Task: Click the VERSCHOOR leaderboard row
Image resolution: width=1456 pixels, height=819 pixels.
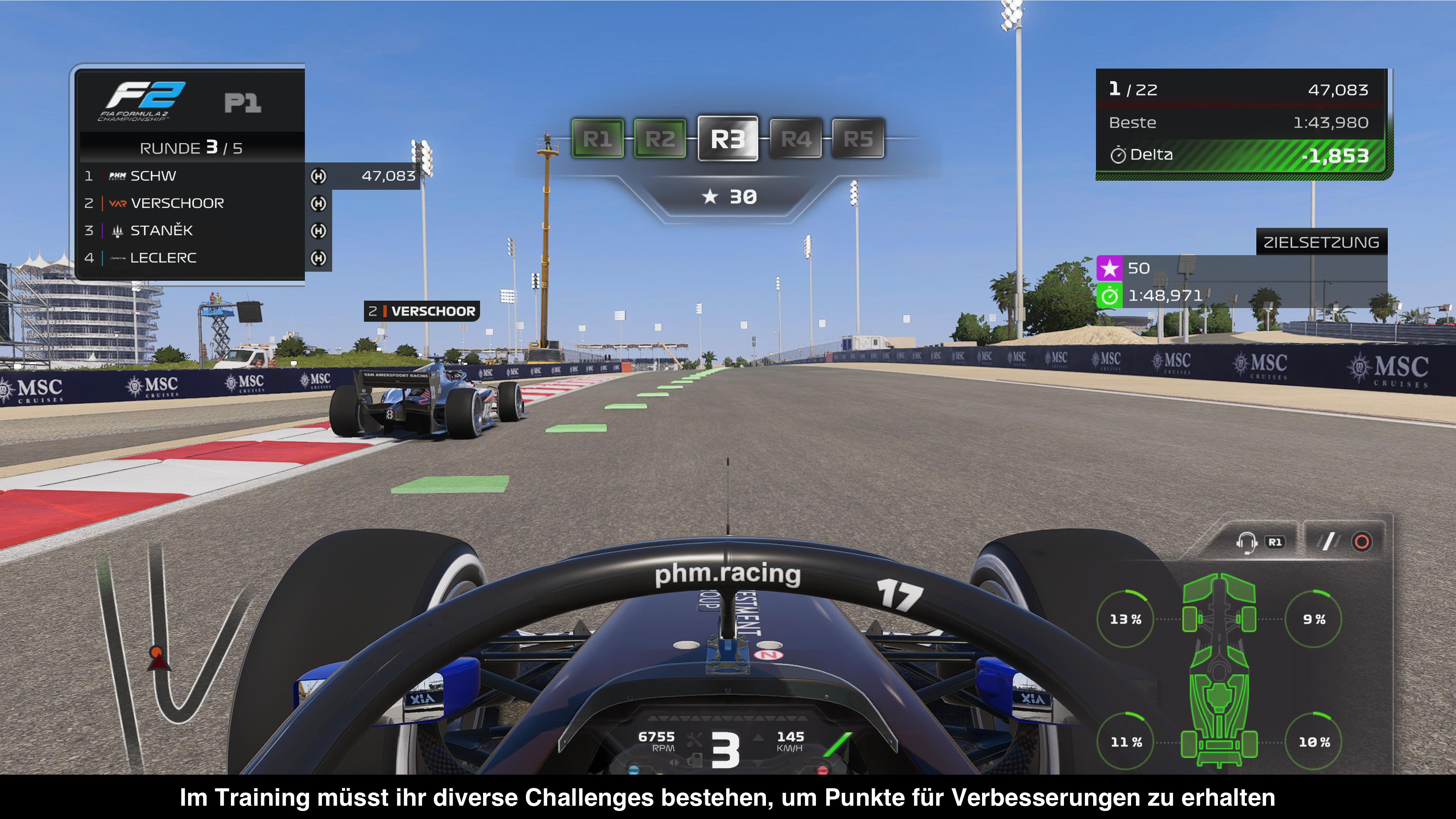Action: point(177,203)
